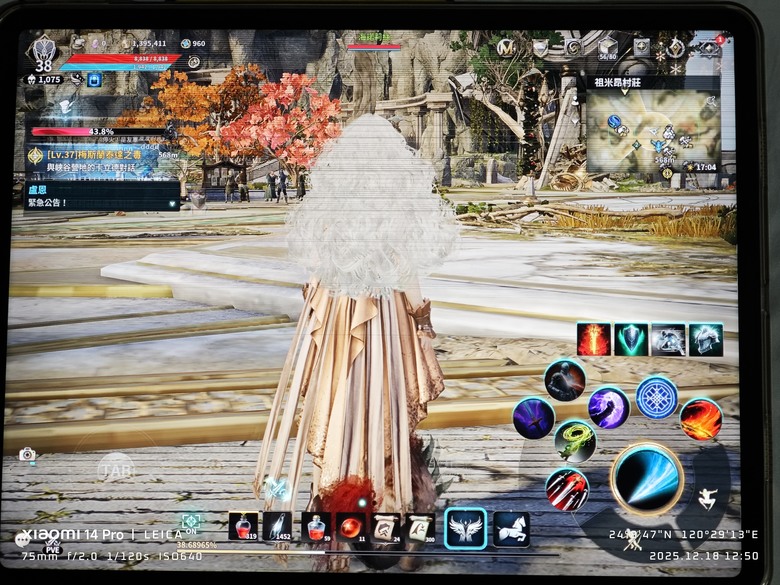Activate the teal shield buff skill

[631, 339]
